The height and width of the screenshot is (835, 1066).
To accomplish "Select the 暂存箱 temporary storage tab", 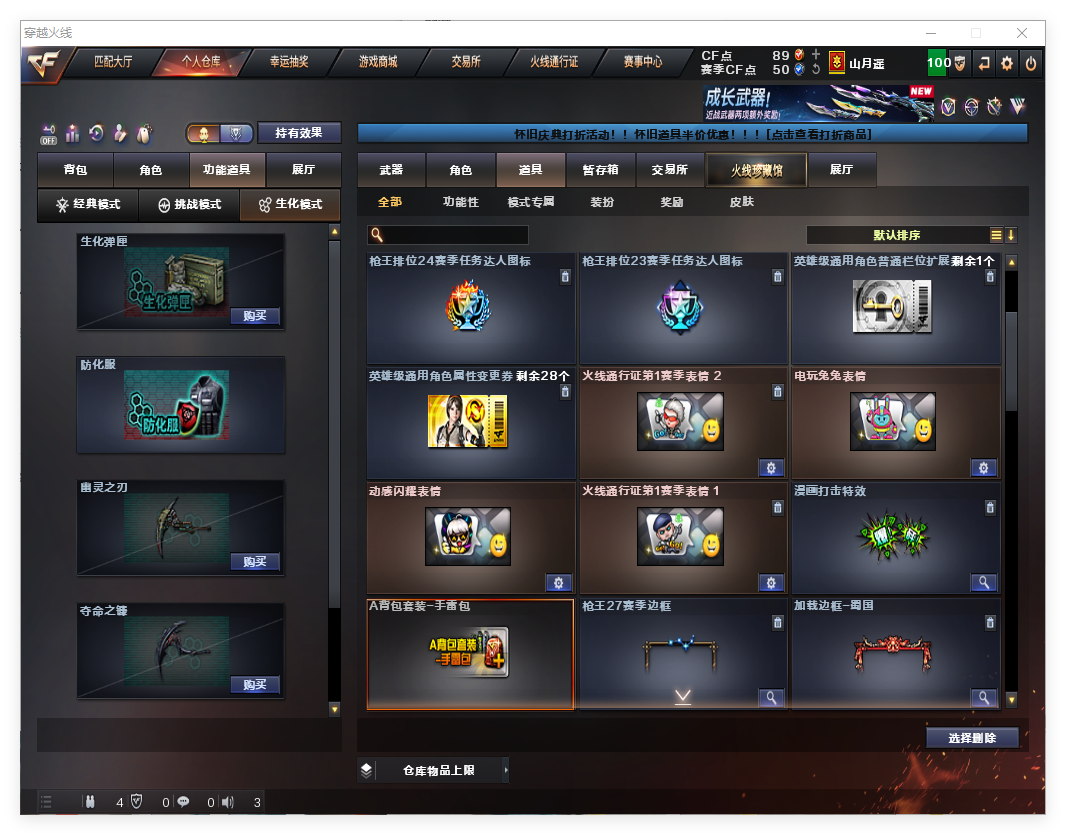I will [601, 170].
